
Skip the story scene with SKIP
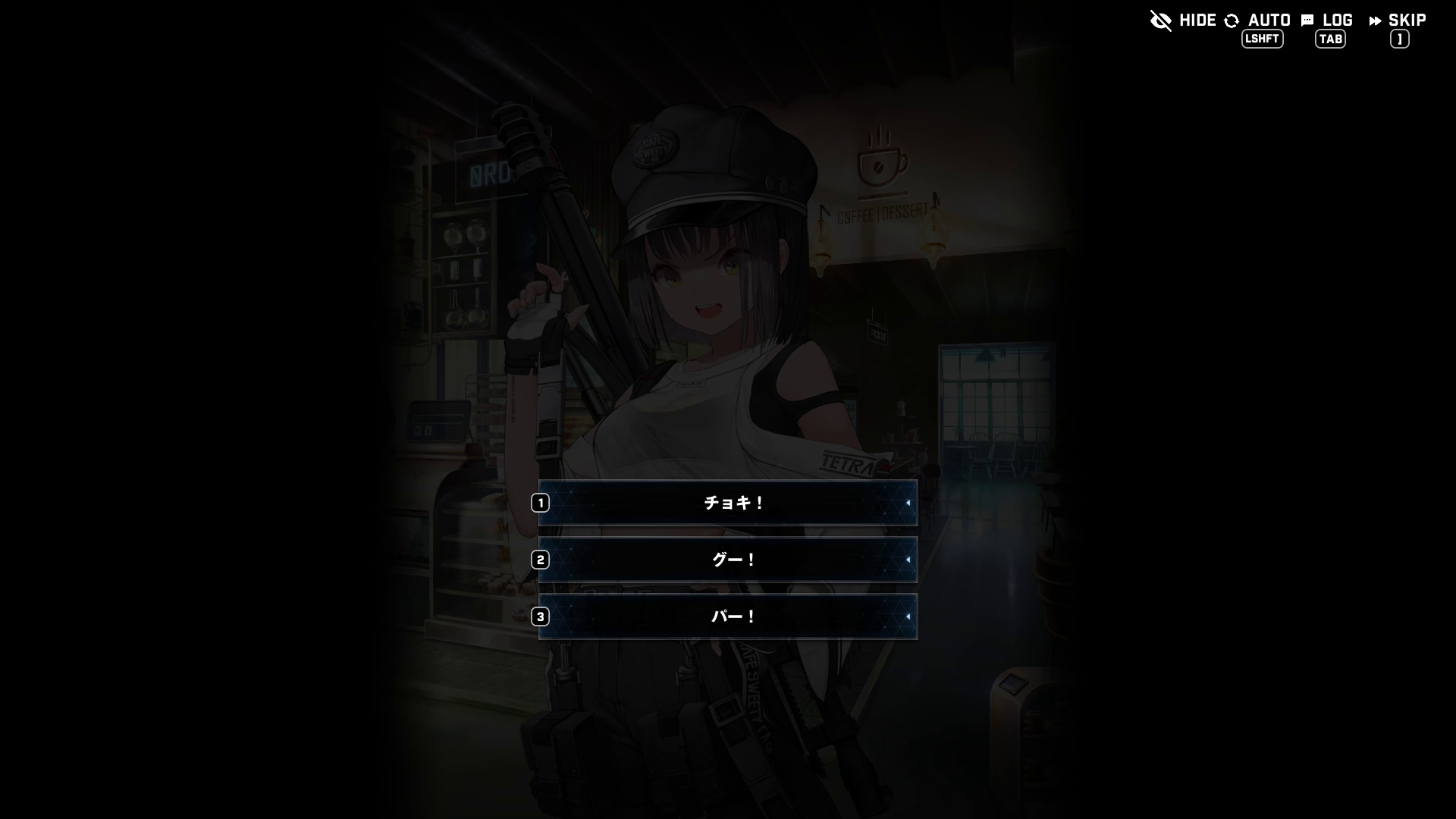coord(1398,20)
